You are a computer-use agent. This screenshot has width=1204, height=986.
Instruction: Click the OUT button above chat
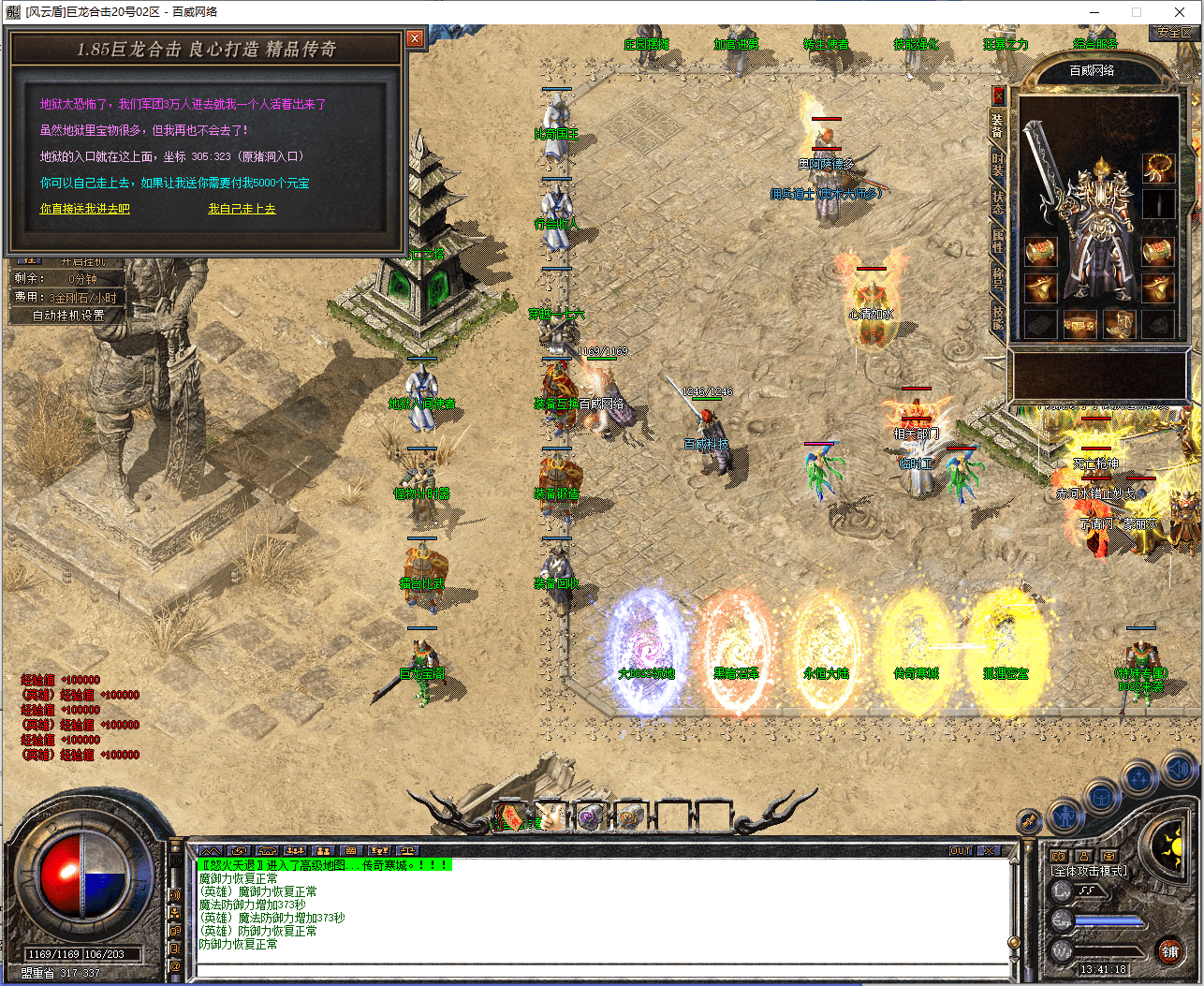point(961,851)
